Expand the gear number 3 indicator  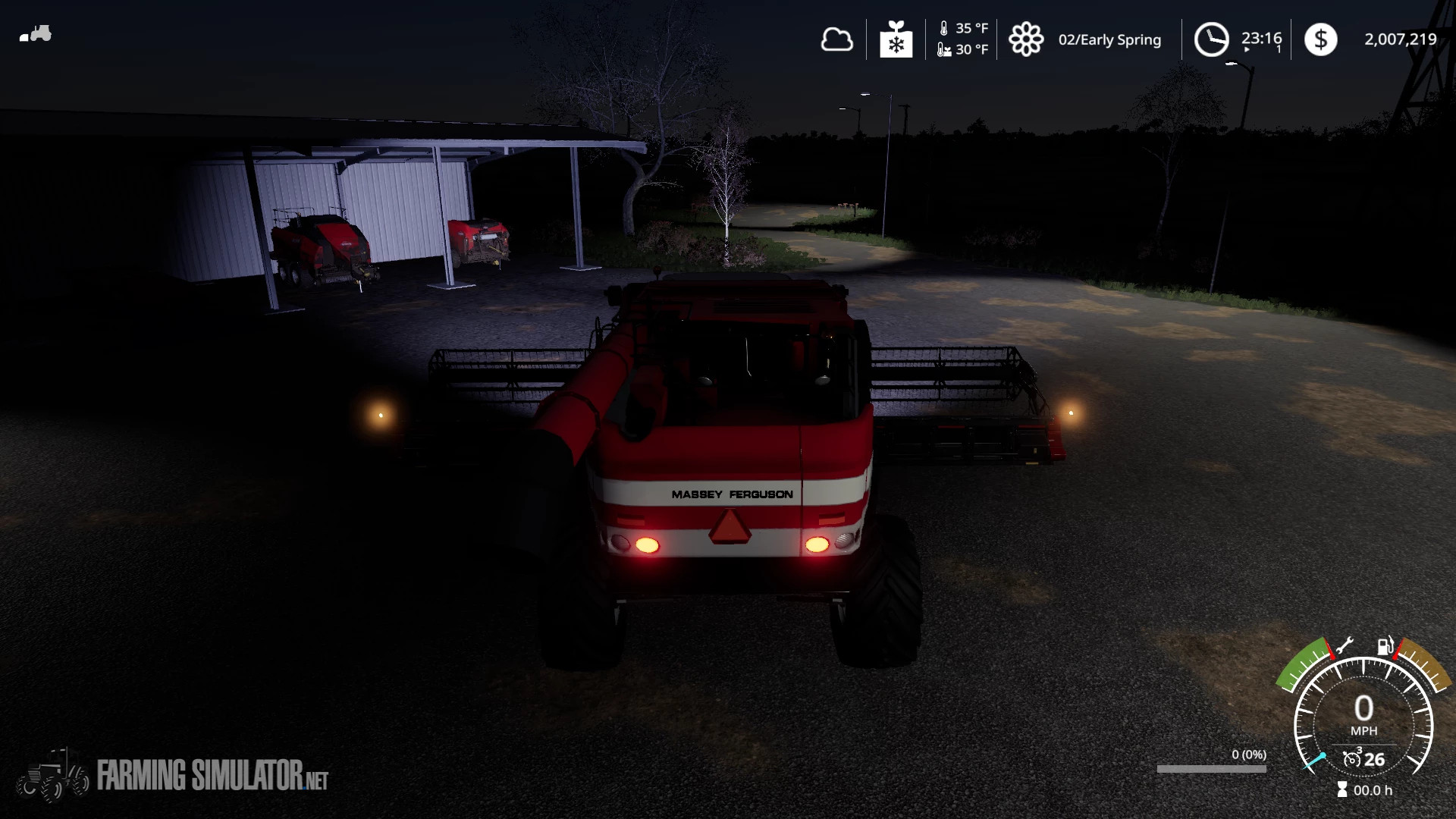(1360, 751)
